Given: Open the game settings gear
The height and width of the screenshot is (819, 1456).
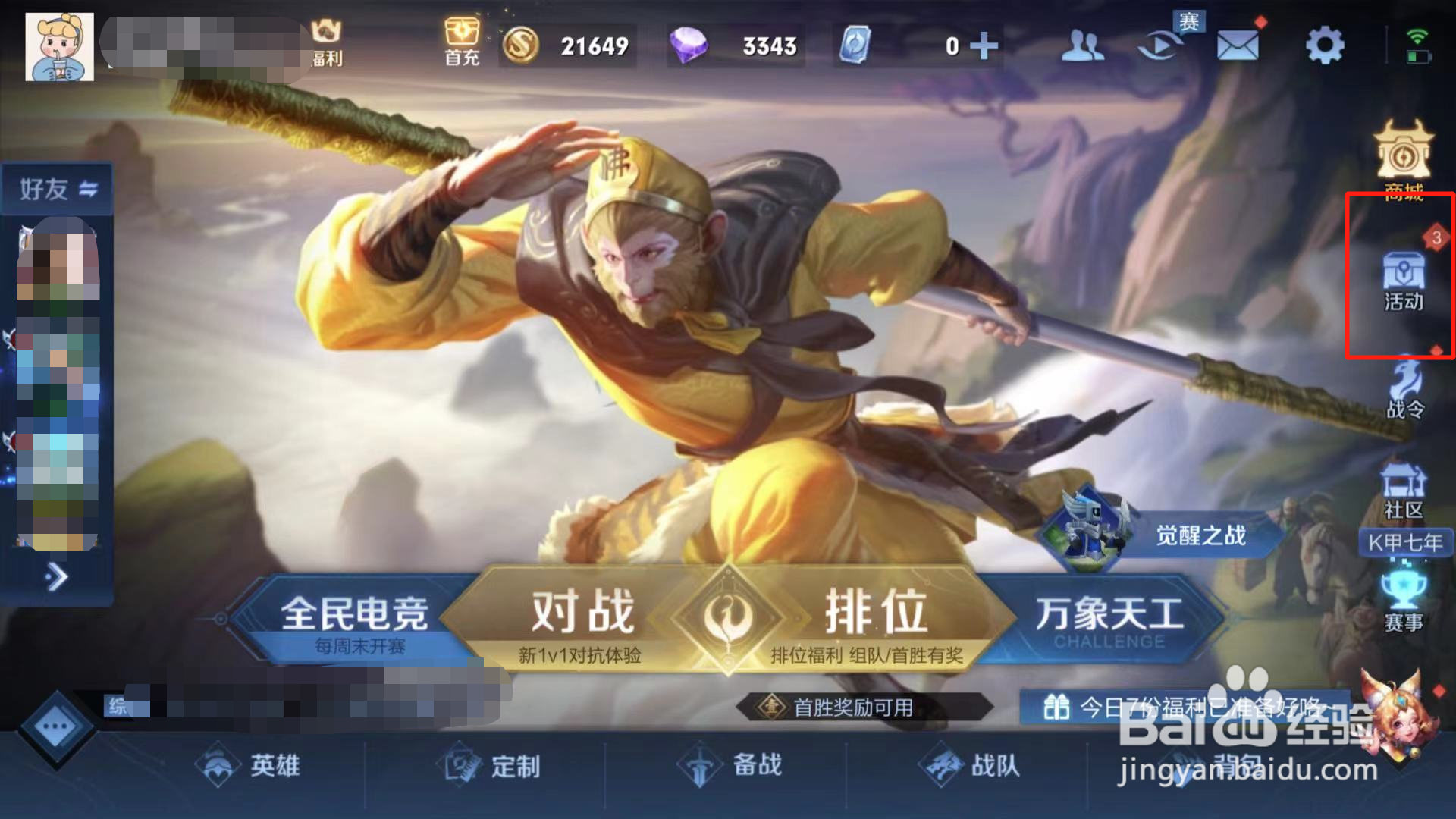Looking at the screenshot, I should (1323, 44).
